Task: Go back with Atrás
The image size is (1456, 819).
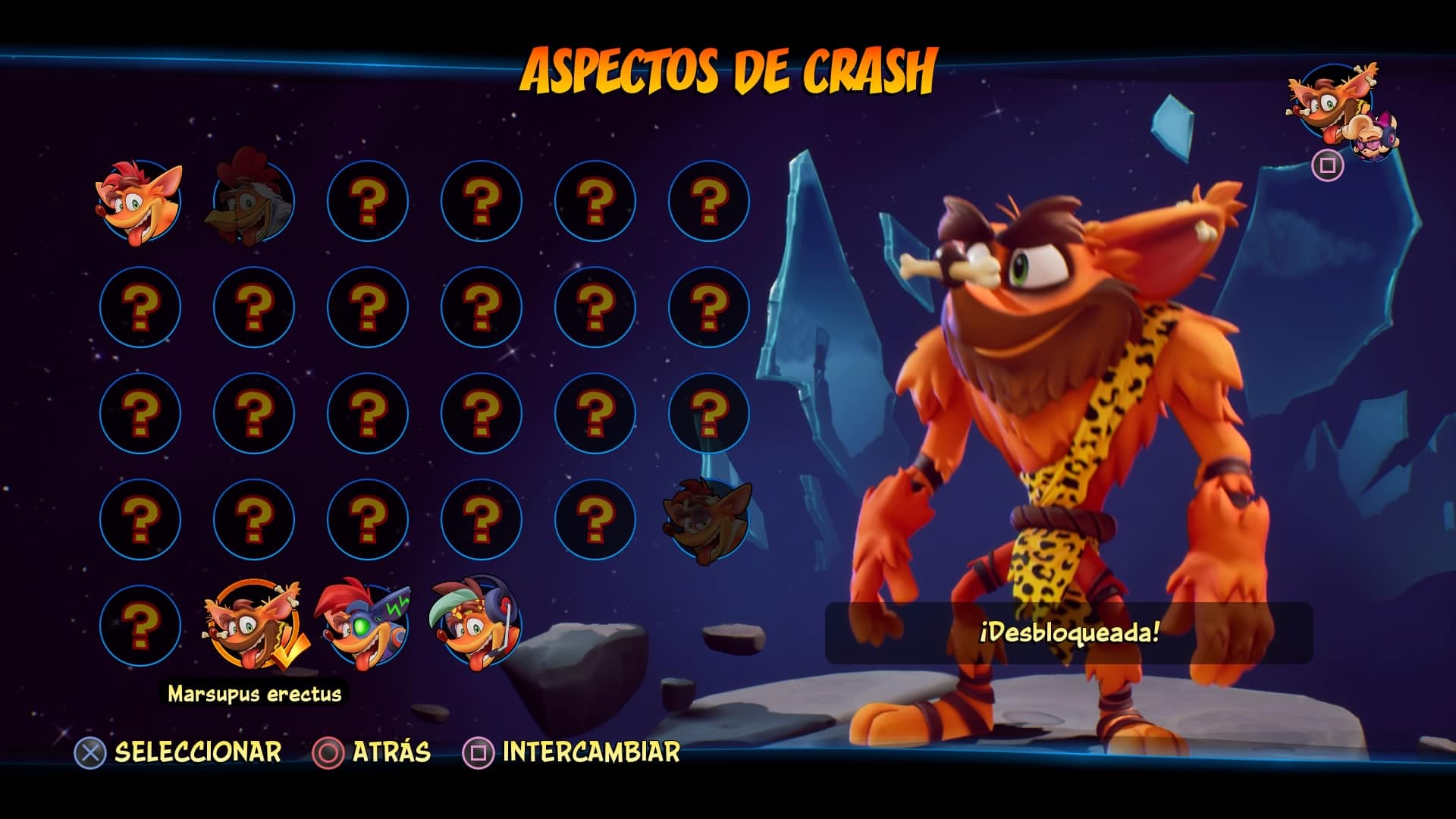Action: (x=372, y=752)
